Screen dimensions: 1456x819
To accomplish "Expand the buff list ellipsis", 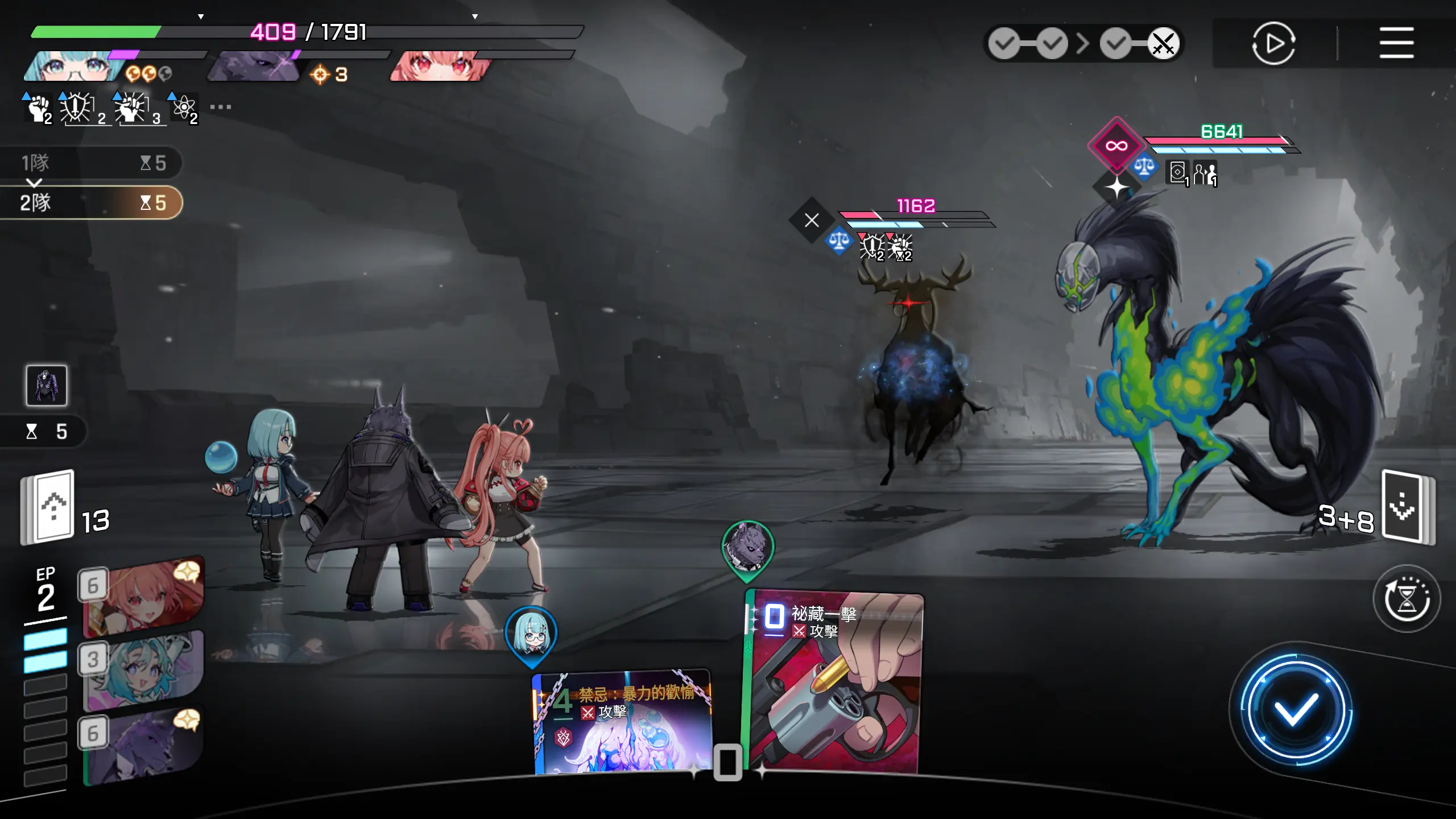I will click(x=220, y=107).
